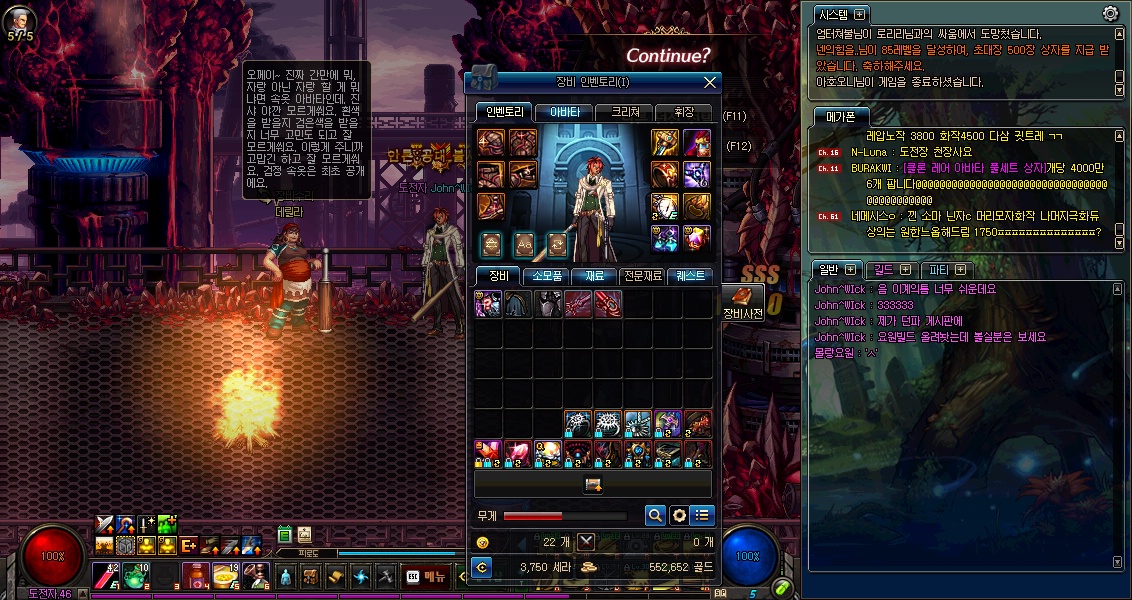This screenshot has width=1132, height=600.
Task: Close the equipment inventory window
Action: tap(710, 83)
